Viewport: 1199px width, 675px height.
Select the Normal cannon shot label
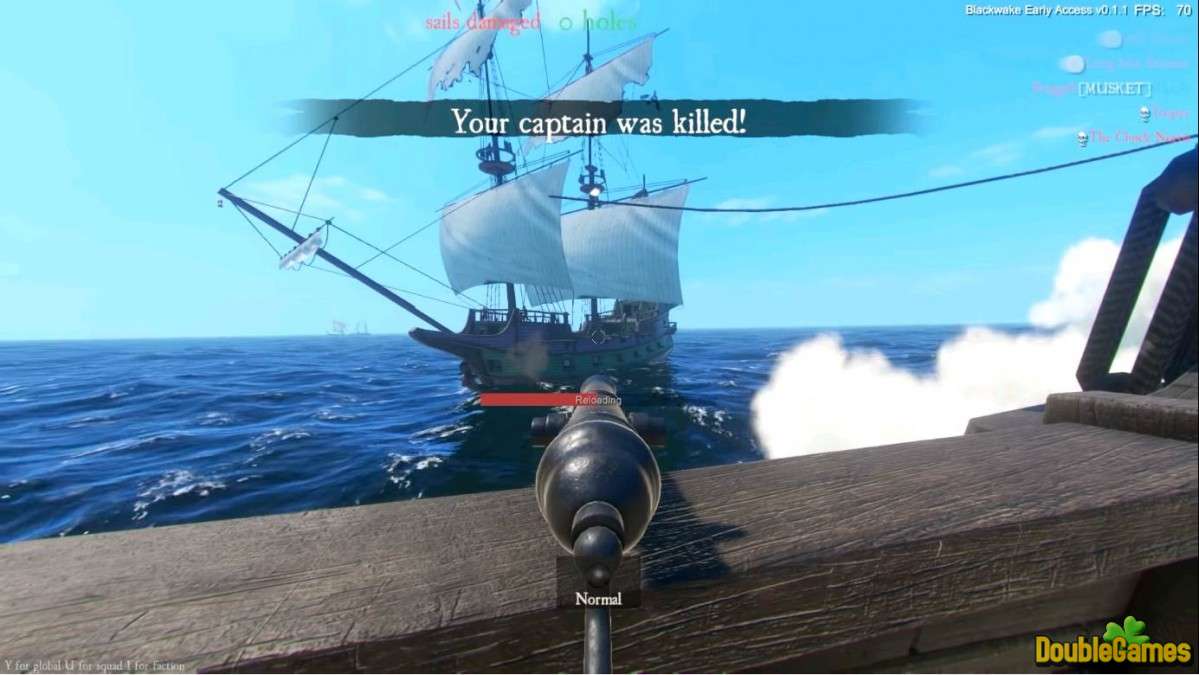598,599
